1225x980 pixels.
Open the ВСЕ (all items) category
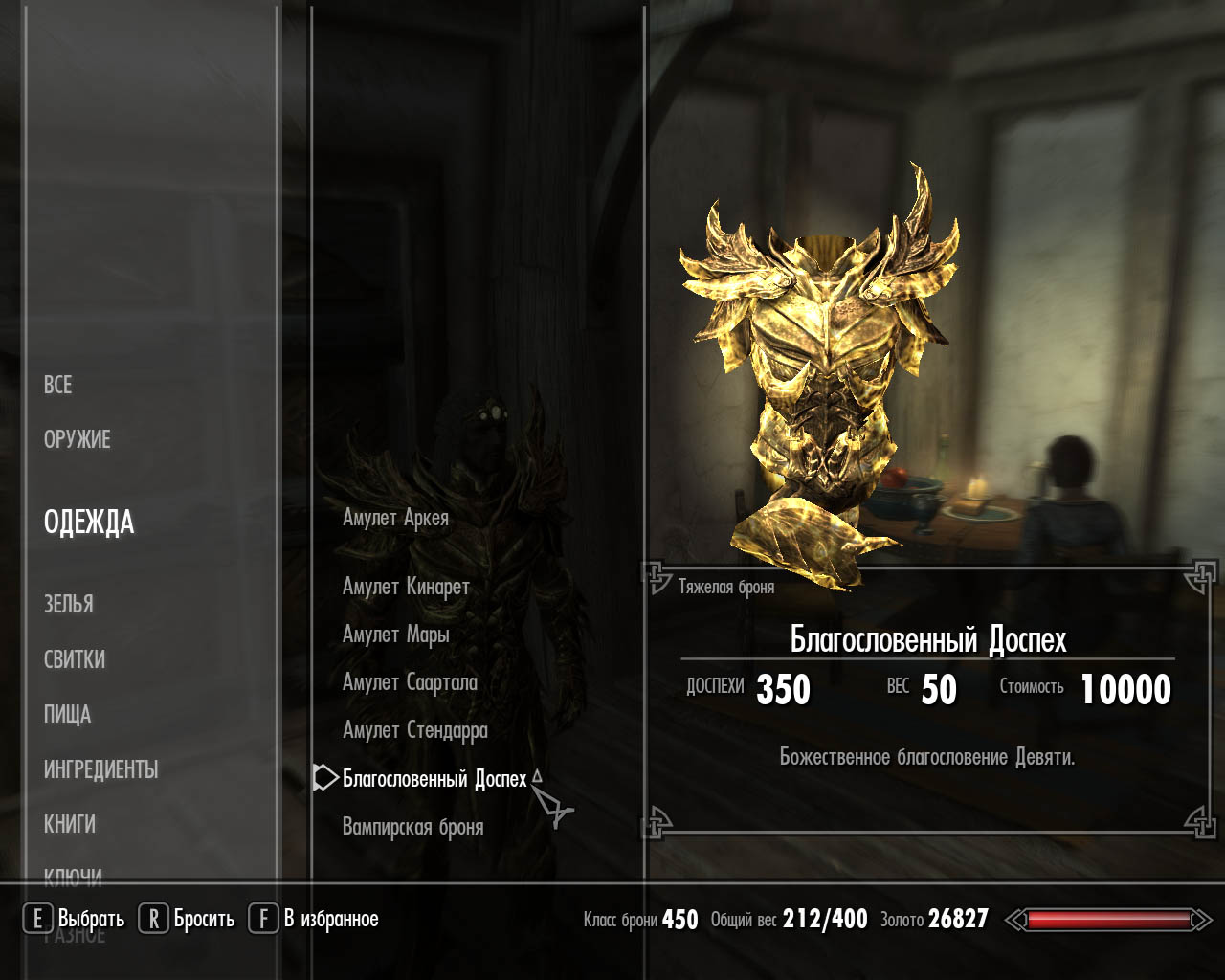pyautogui.click(x=57, y=385)
